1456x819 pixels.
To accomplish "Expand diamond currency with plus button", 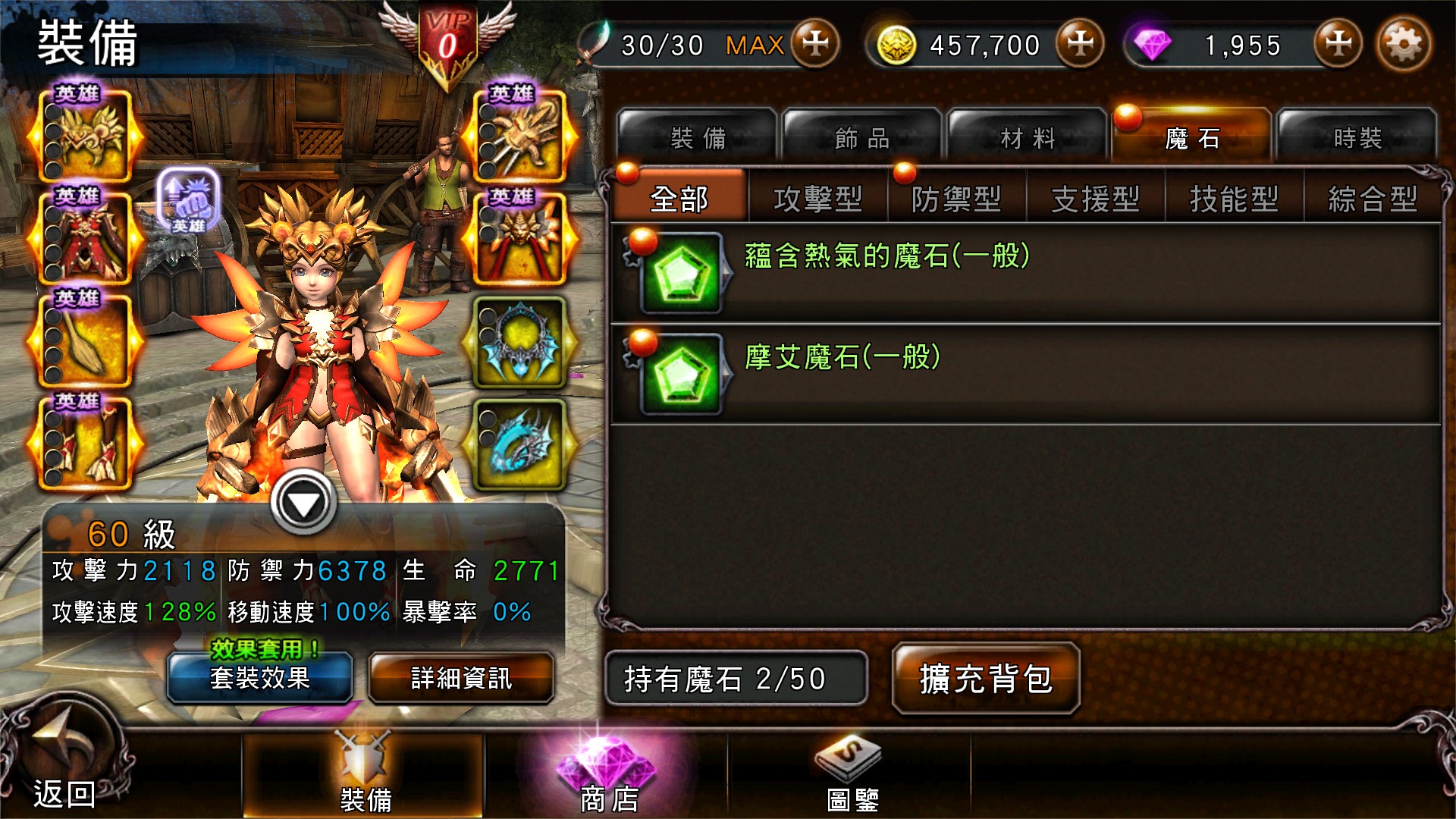I will [1338, 44].
